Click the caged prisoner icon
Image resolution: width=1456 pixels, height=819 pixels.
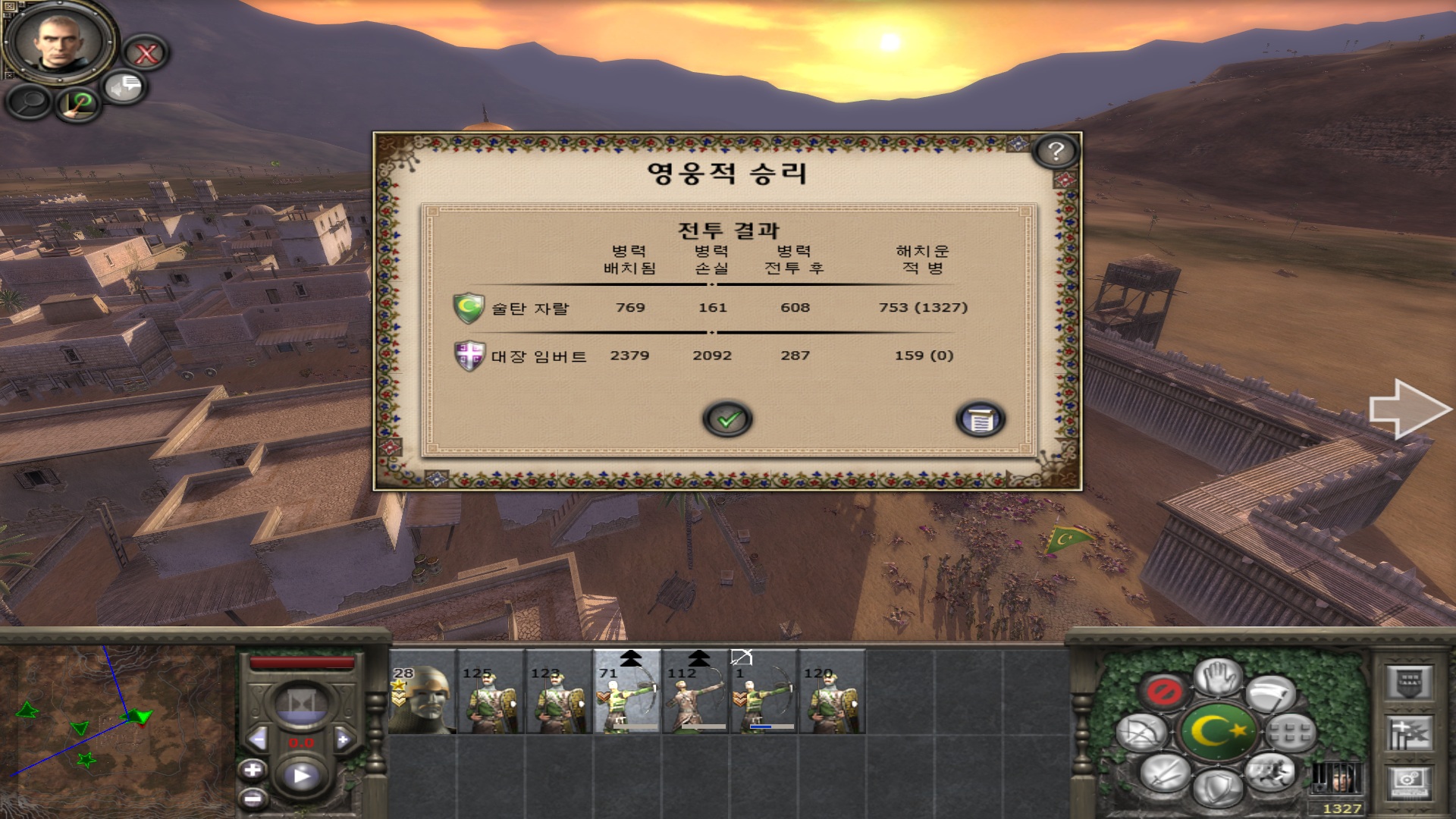click(1337, 778)
